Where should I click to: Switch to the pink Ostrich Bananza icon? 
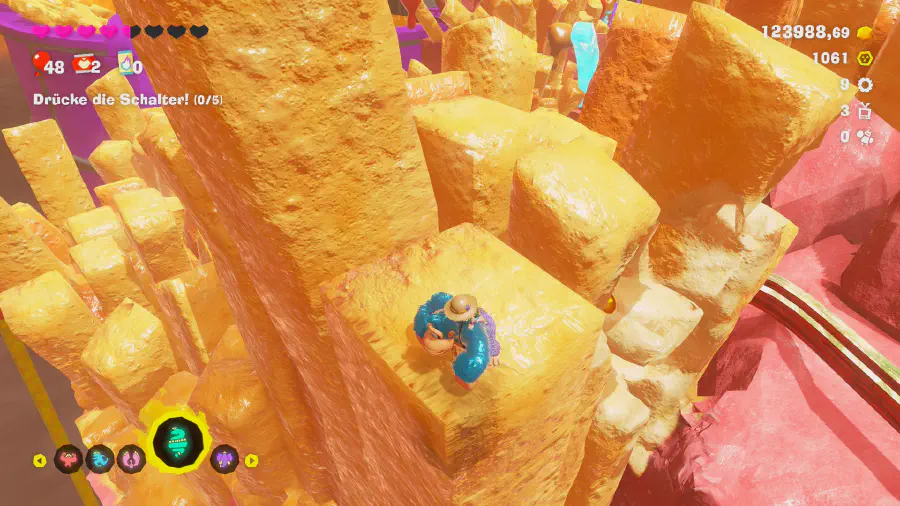130,460
